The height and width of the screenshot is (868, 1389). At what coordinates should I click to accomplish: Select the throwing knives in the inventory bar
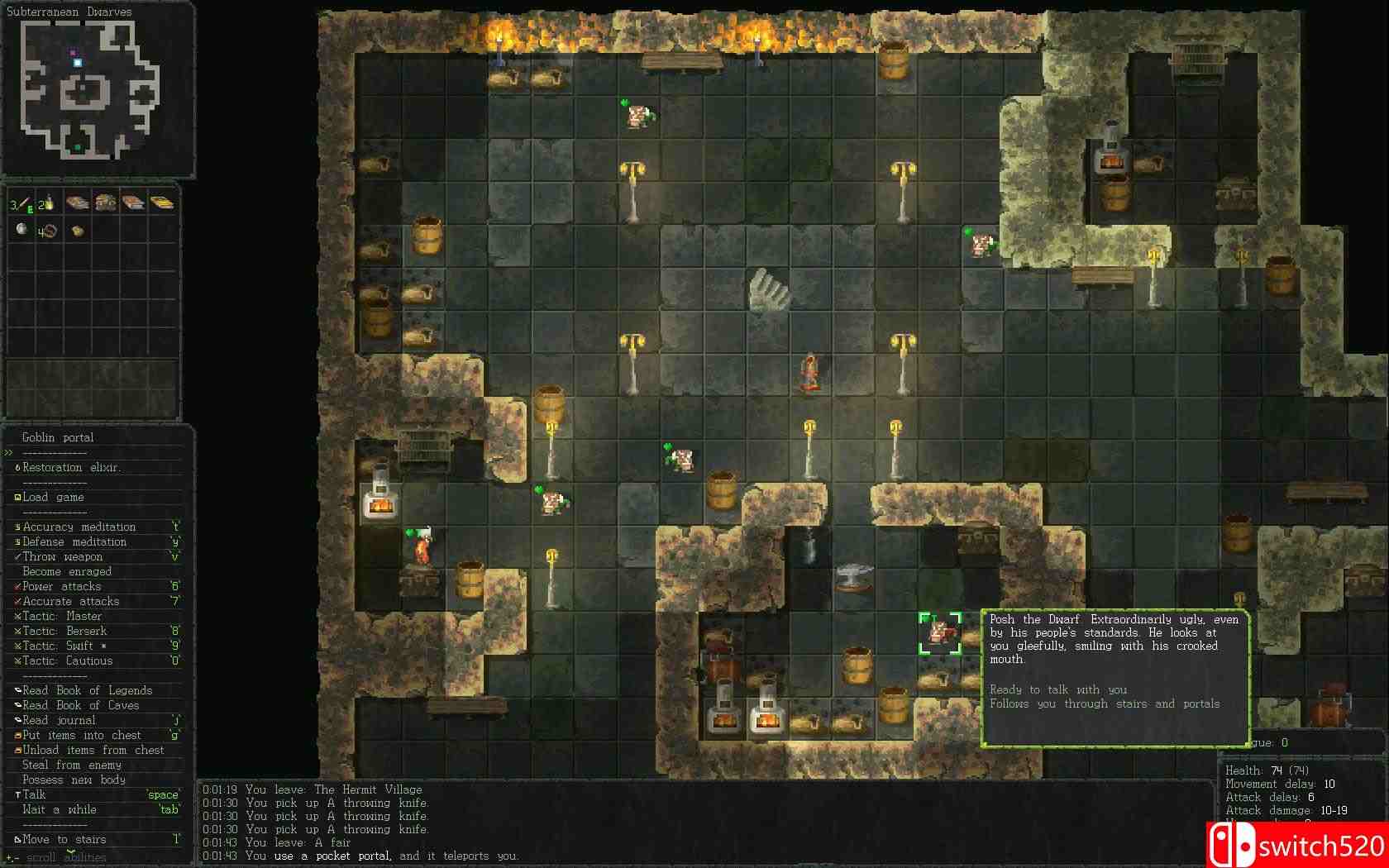point(20,203)
